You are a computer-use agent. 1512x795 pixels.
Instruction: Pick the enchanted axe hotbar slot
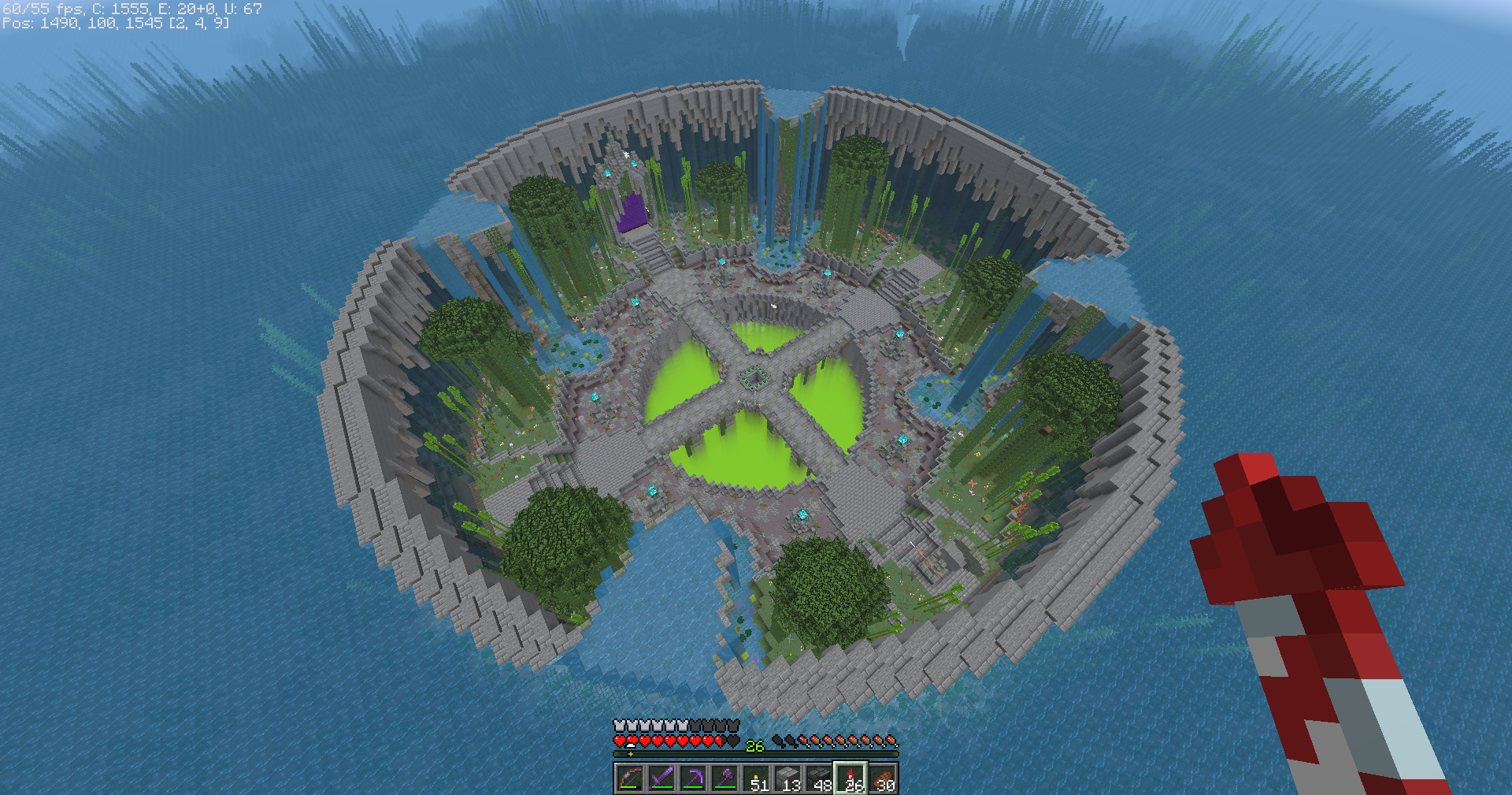click(724, 778)
